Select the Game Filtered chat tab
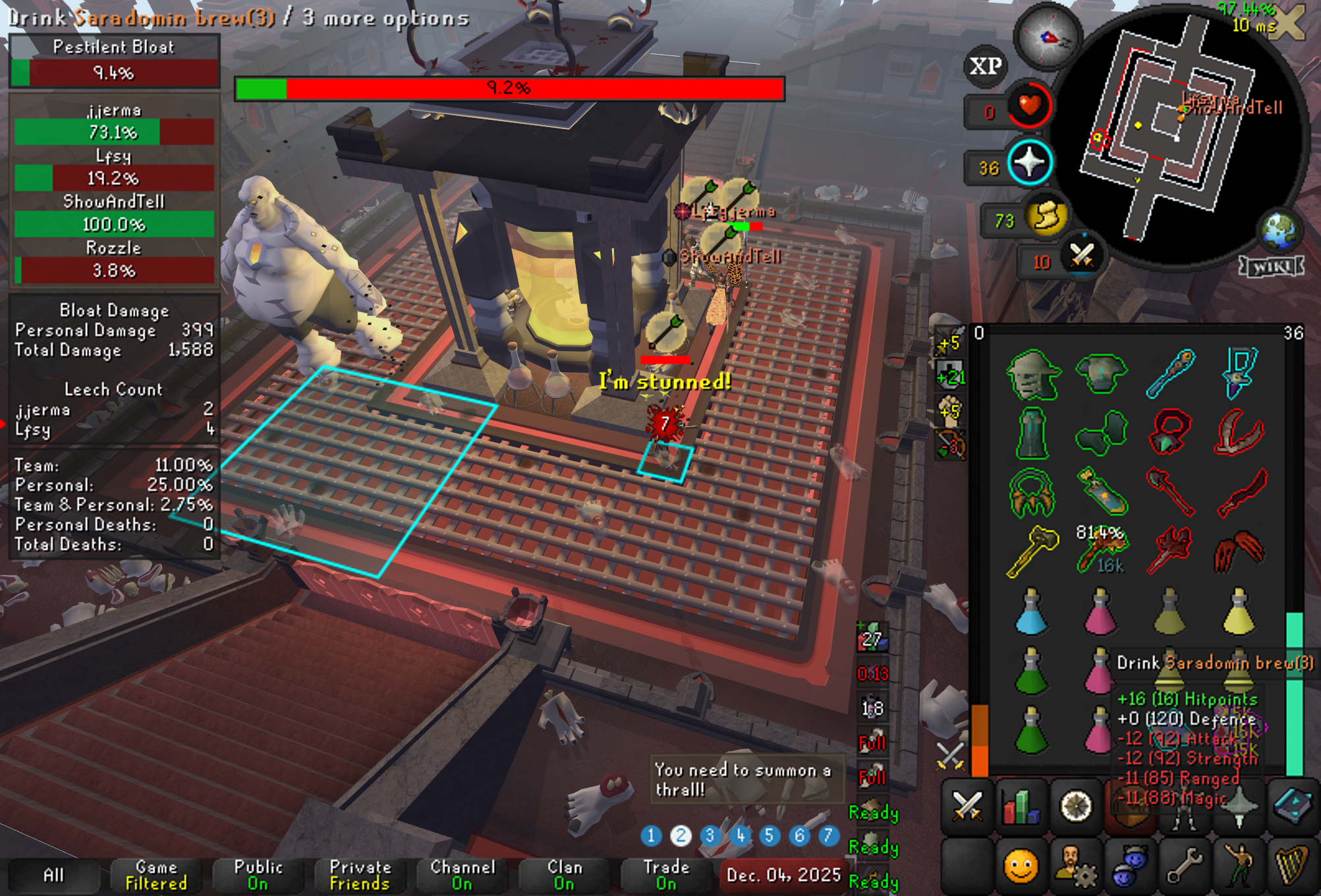 tap(156, 875)
